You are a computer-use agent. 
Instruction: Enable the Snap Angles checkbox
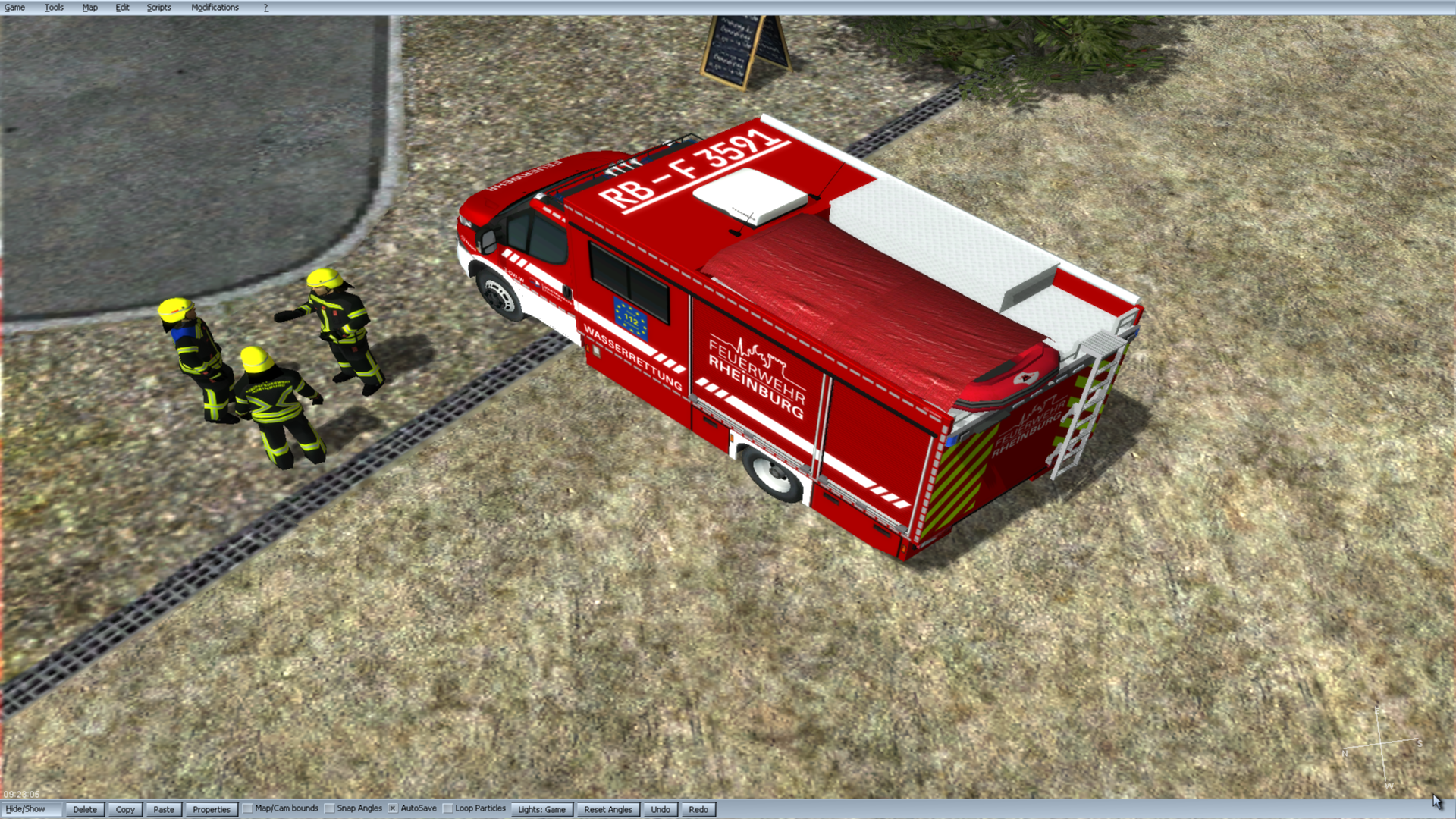click(x=330, y=809)
